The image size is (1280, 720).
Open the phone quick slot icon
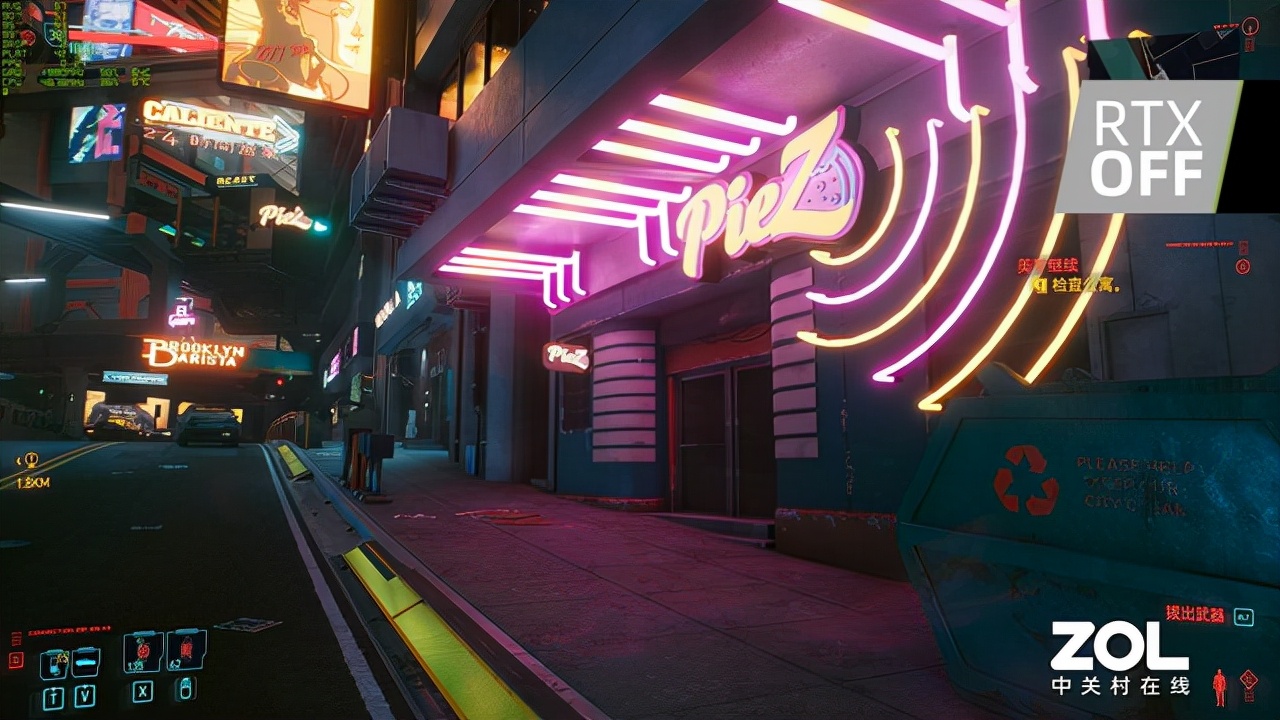(54, 662)
